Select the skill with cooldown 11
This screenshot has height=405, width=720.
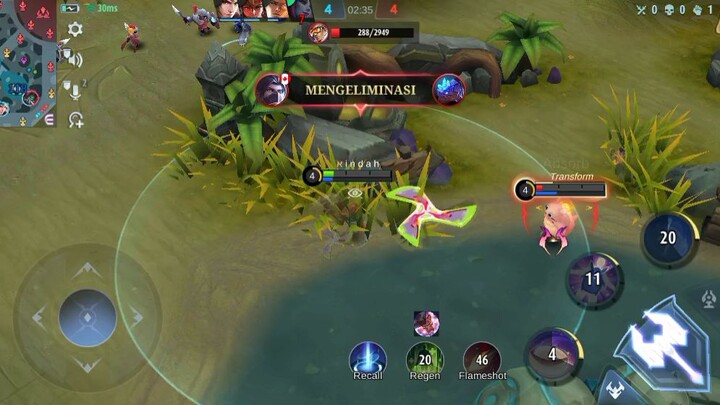click(x=594, y=280)
